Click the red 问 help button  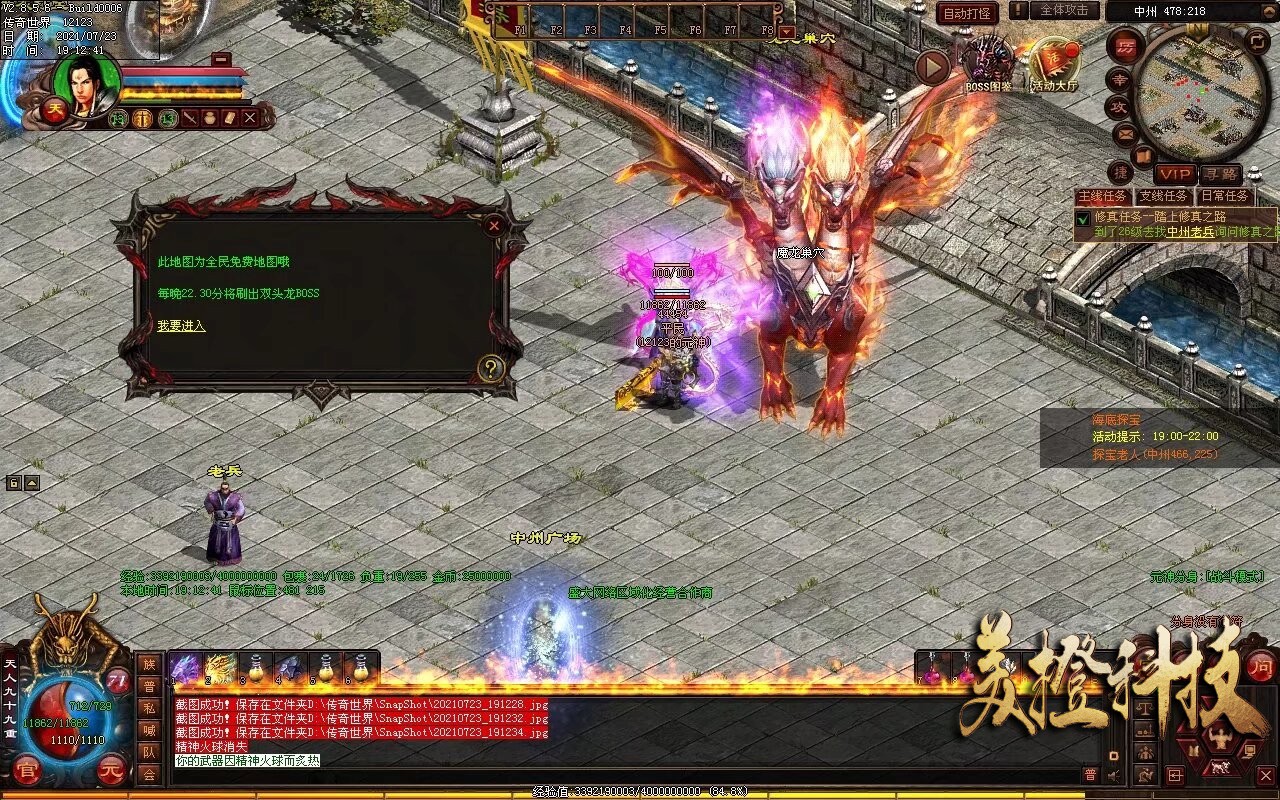point(1262,666)
